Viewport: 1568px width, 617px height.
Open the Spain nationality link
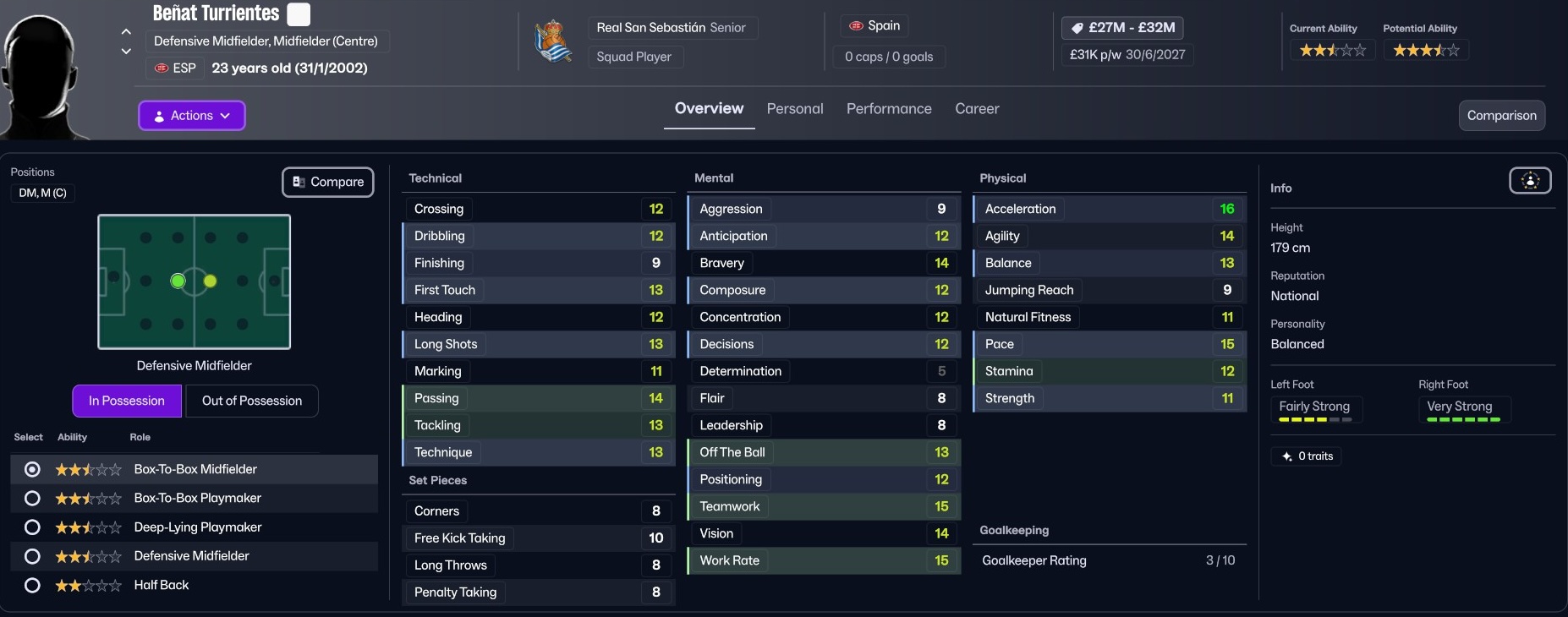[x=874, y=26]
